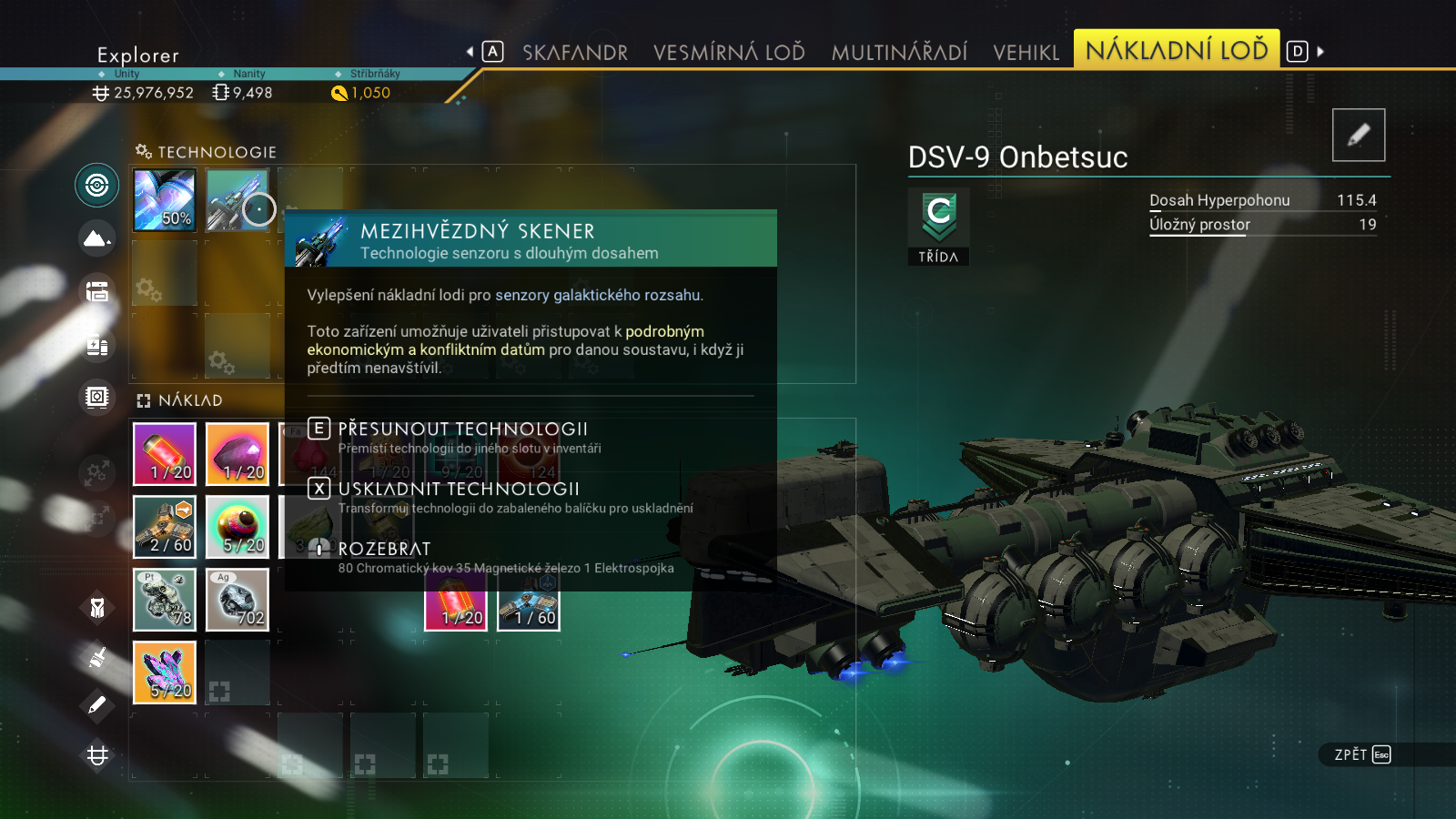The image size is (1456, 819).
Task: Select the purple crystal cluster cargo slot
Action: (x=165, y=672)
